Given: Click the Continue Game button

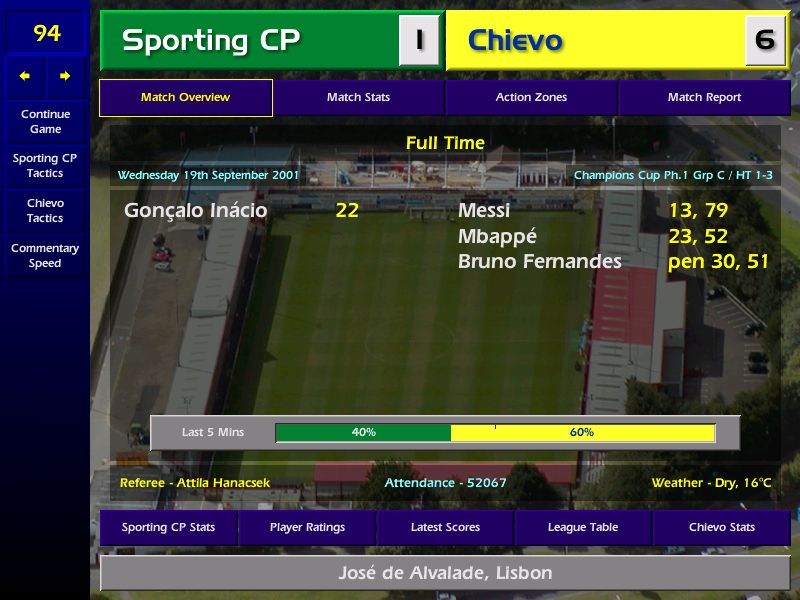Looking at the screenshot, I should click(45, 121).
